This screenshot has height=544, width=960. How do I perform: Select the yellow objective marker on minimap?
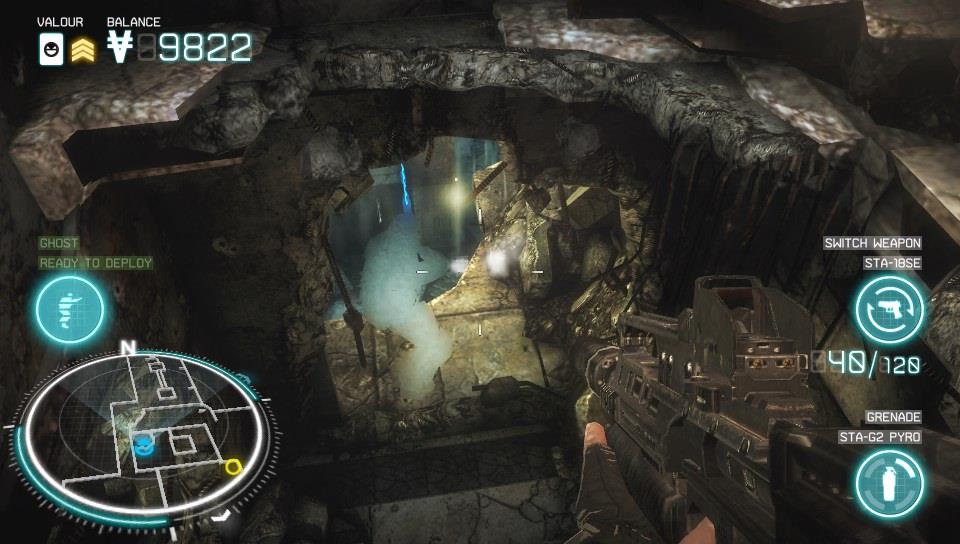pos(234,466)
